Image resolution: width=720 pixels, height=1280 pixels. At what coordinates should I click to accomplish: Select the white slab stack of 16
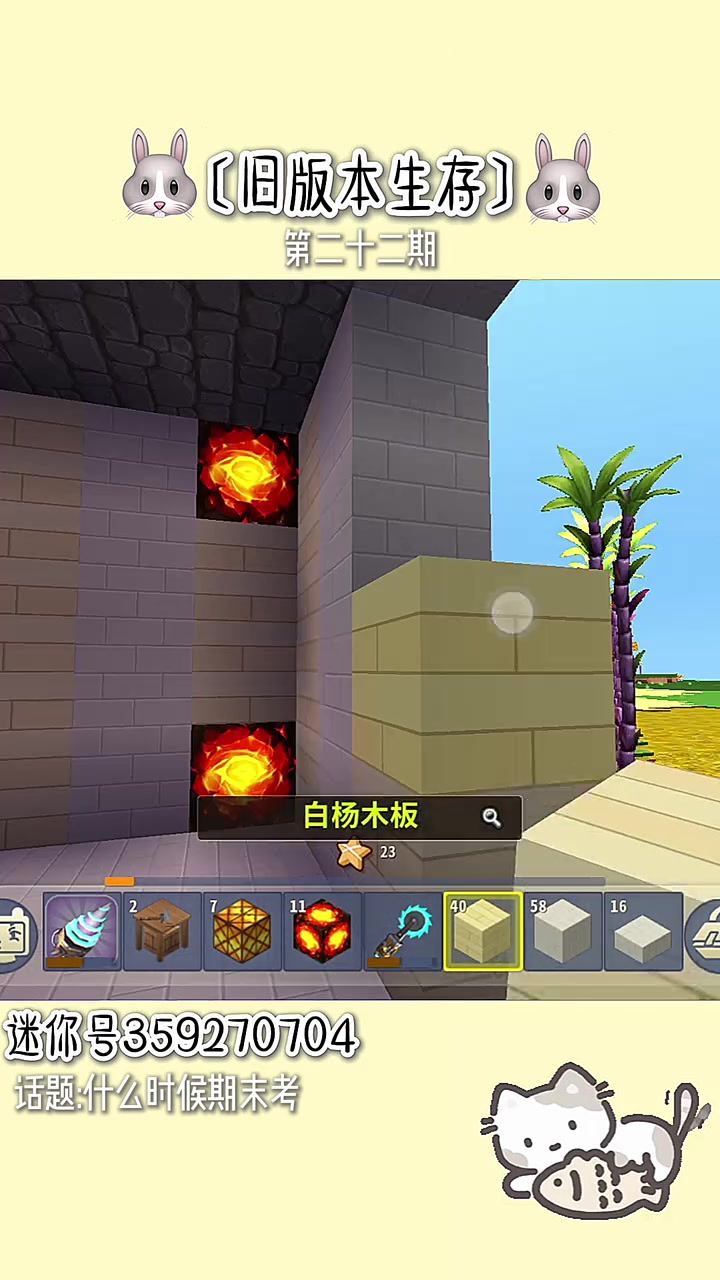pyautogui.click(x=643, y=932)
